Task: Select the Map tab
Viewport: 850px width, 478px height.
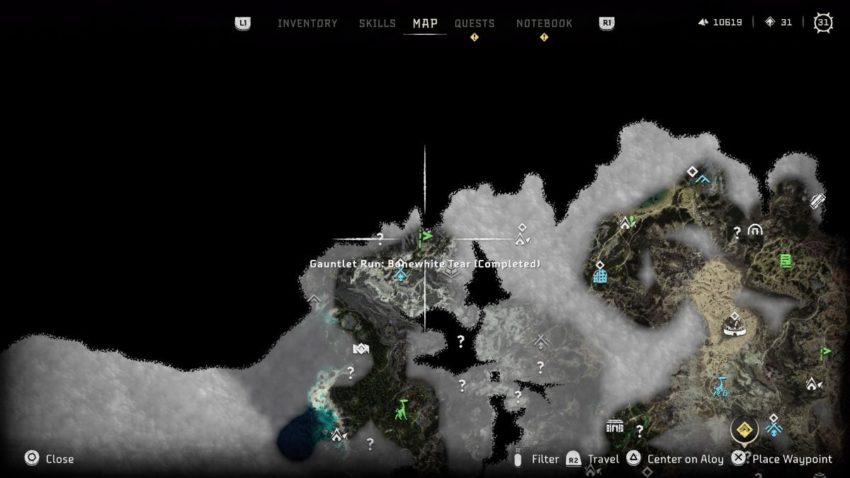Action: (425, 23)
